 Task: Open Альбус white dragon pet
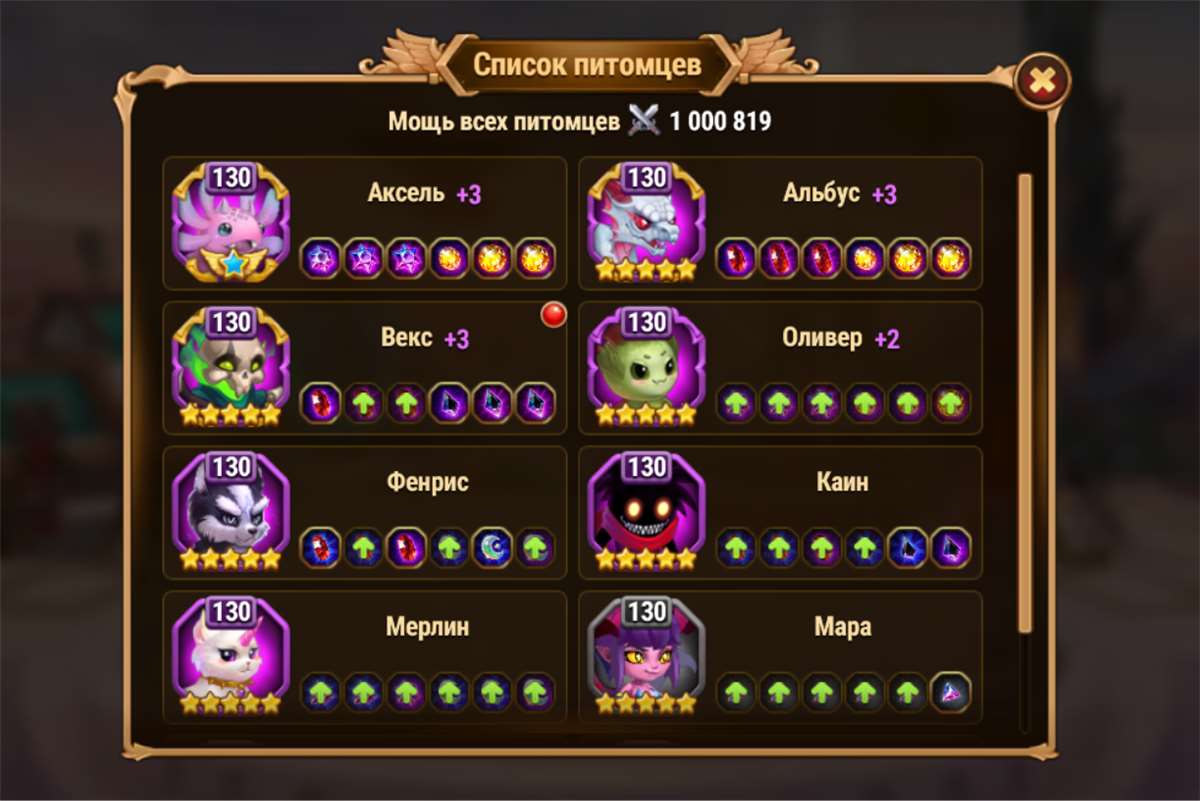click(647, 225)
